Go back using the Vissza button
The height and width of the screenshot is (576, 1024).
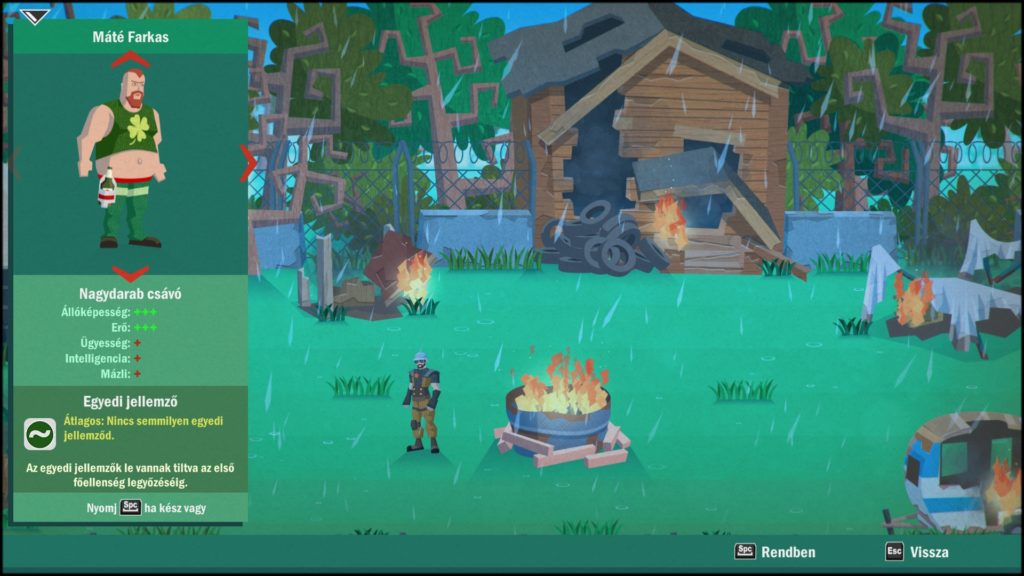pos(917,552)
